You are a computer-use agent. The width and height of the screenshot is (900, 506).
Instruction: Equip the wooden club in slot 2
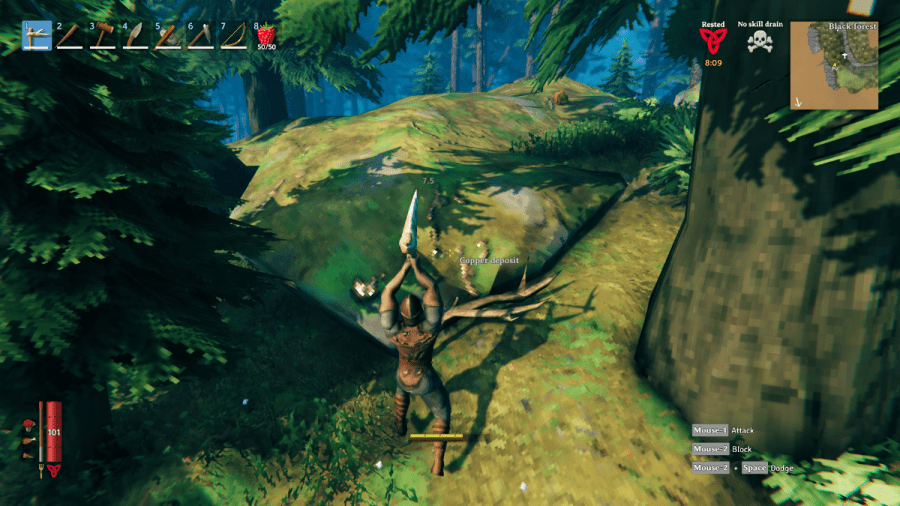pos(70,36)
